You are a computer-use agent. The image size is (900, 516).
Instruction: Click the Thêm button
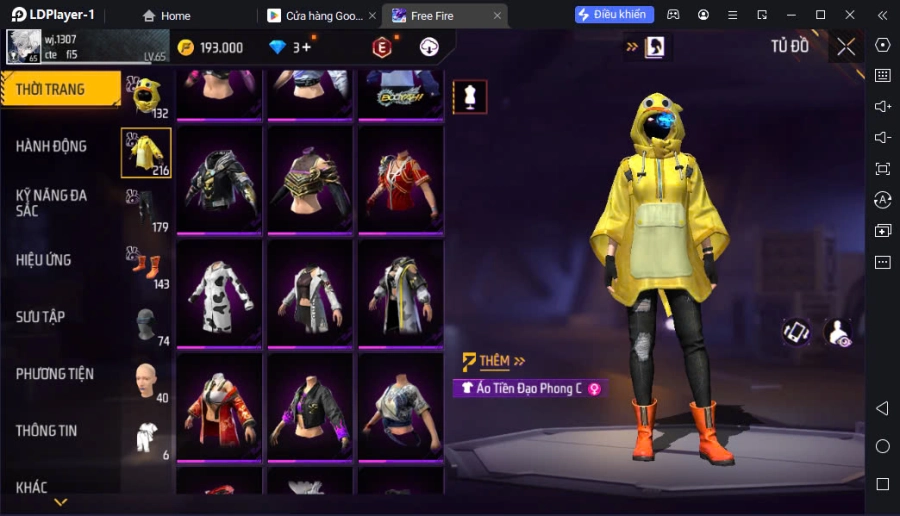494,361
